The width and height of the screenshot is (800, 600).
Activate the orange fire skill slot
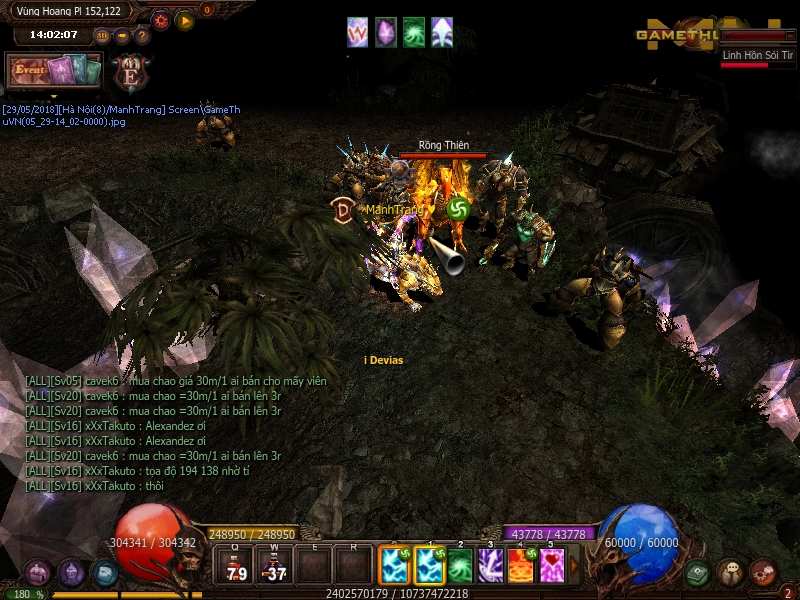click(520, 566)
